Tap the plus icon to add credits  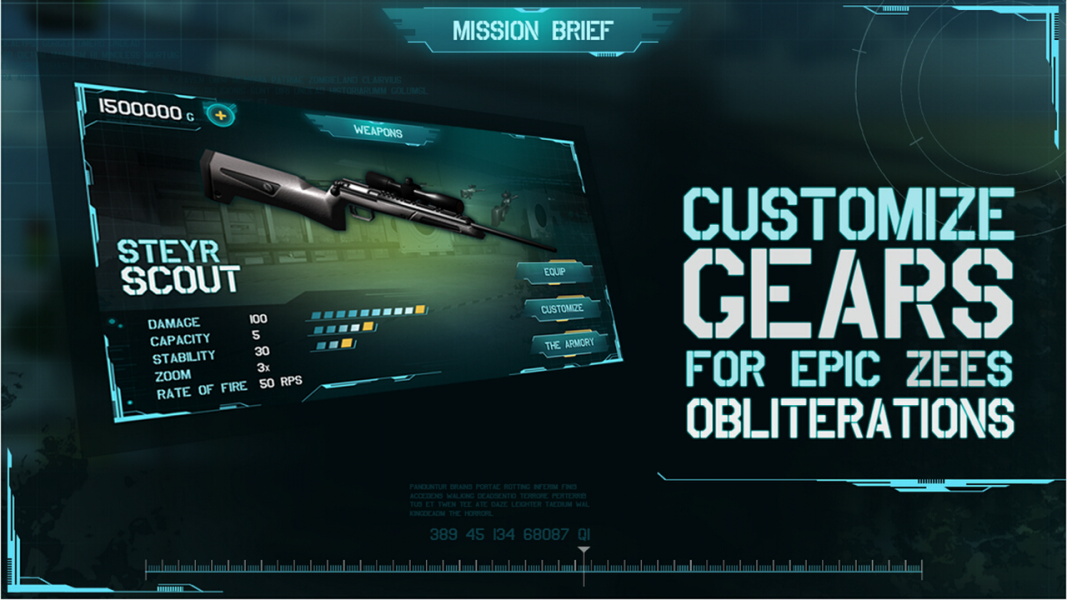pyautogui.click(x=220, y=115)
